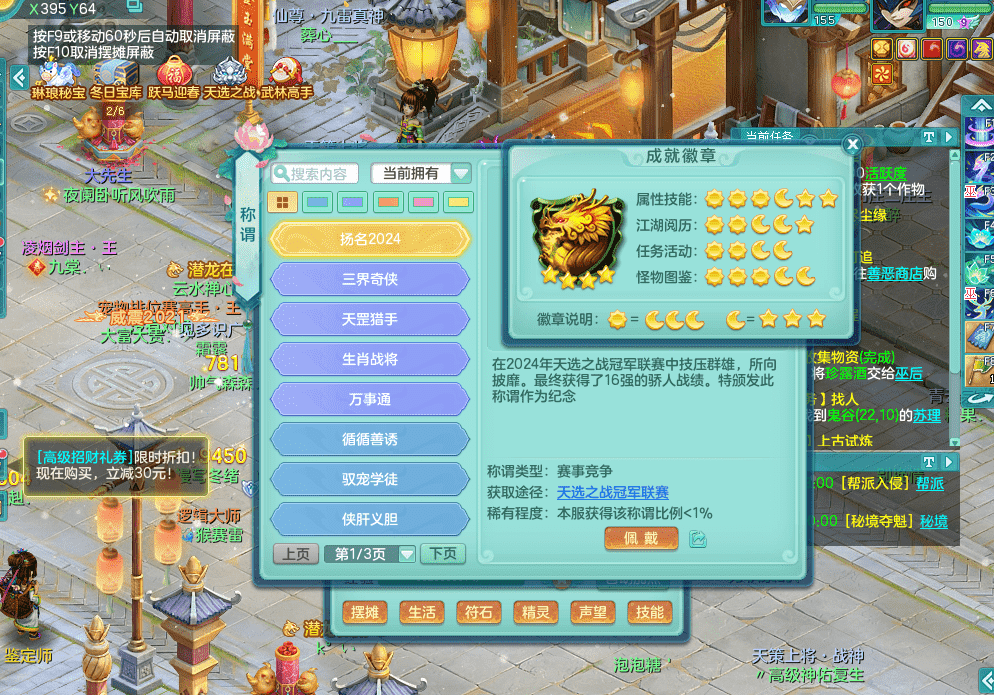
Task: Close the 成就徽章 badge popup
Action: pyautogui.click(x=852, y=145)
